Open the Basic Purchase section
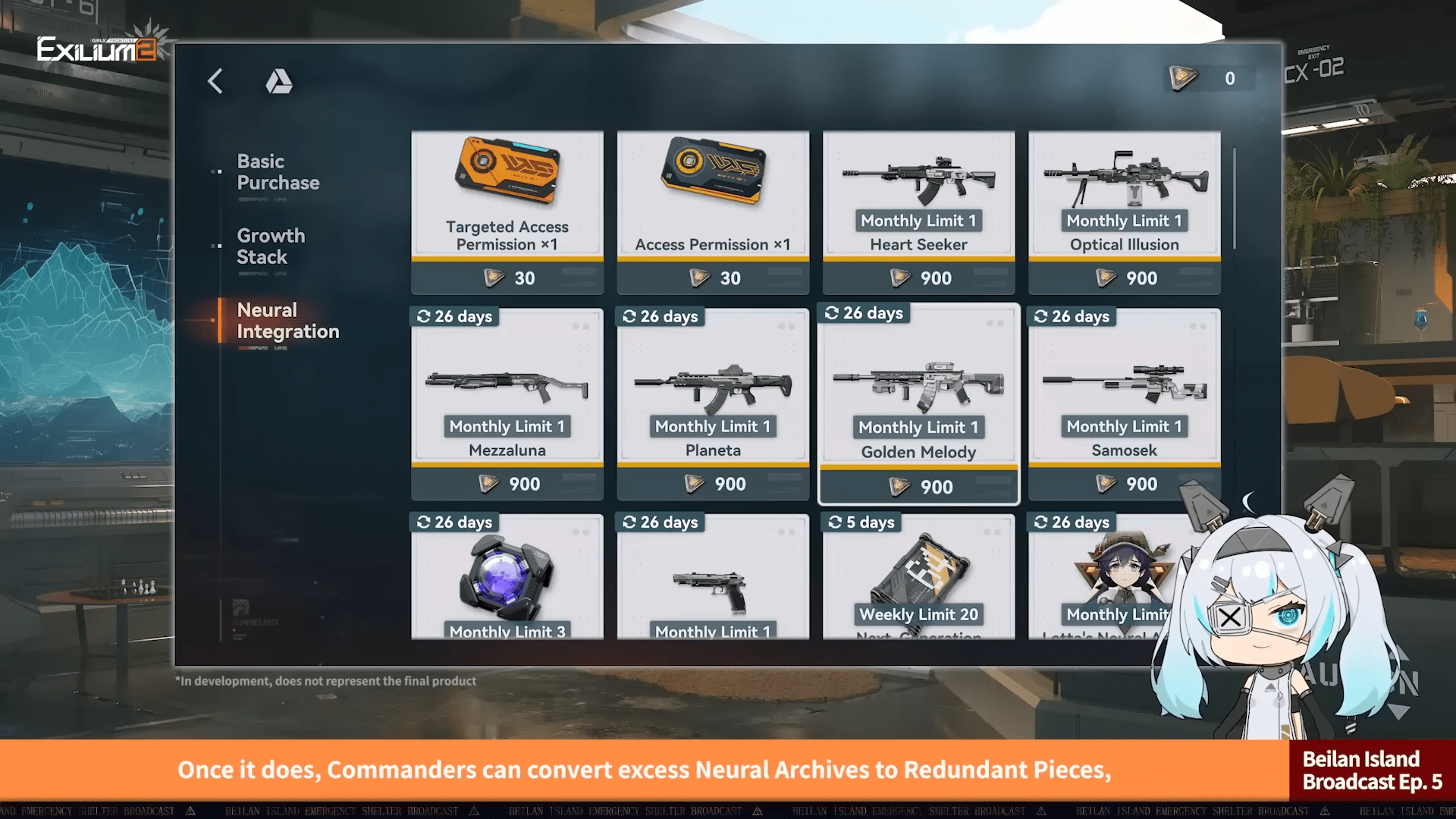Viewport: 1456px width, 819px height. coord(278,172)
